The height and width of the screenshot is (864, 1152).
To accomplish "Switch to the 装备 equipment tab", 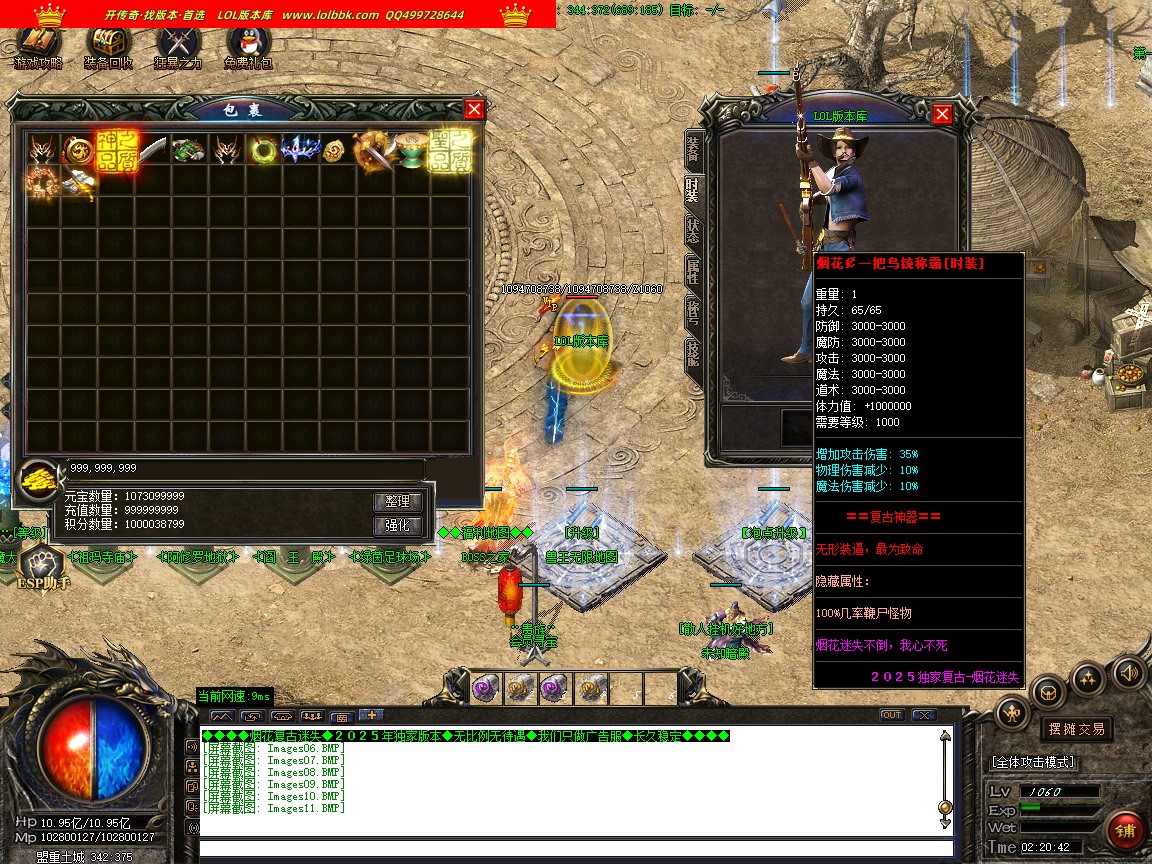I will 693,148.
